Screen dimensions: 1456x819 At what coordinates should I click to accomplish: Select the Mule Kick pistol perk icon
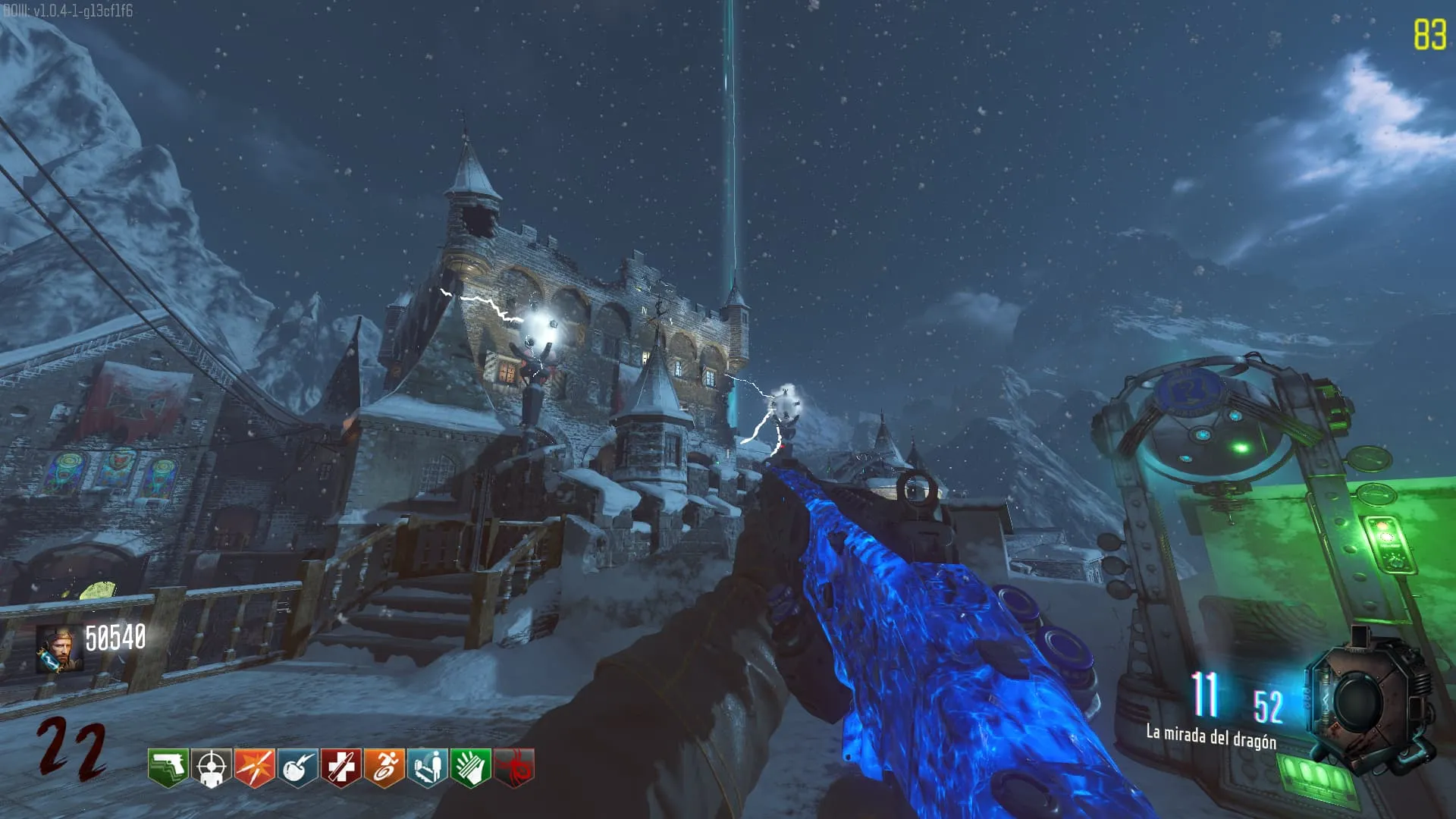pos(168,767)
